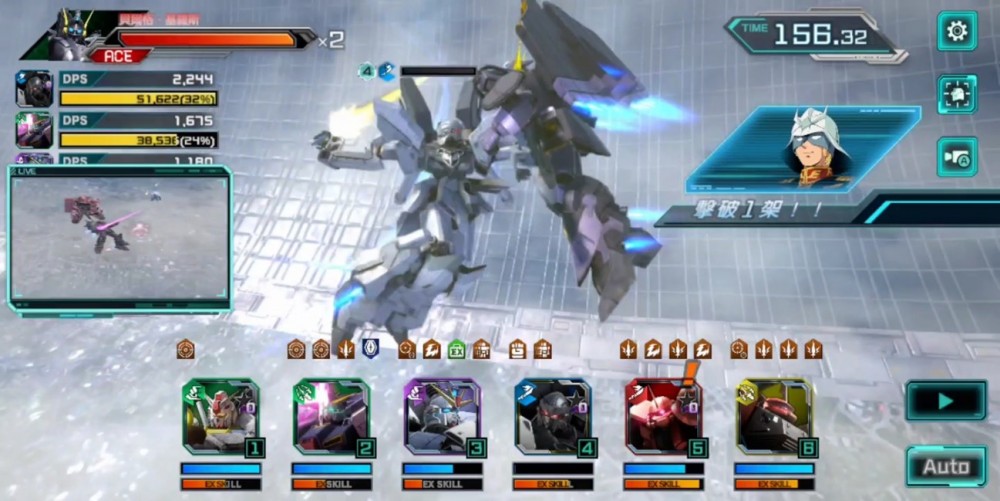
Task: Select unit card number 1
Action: (221, 416)
